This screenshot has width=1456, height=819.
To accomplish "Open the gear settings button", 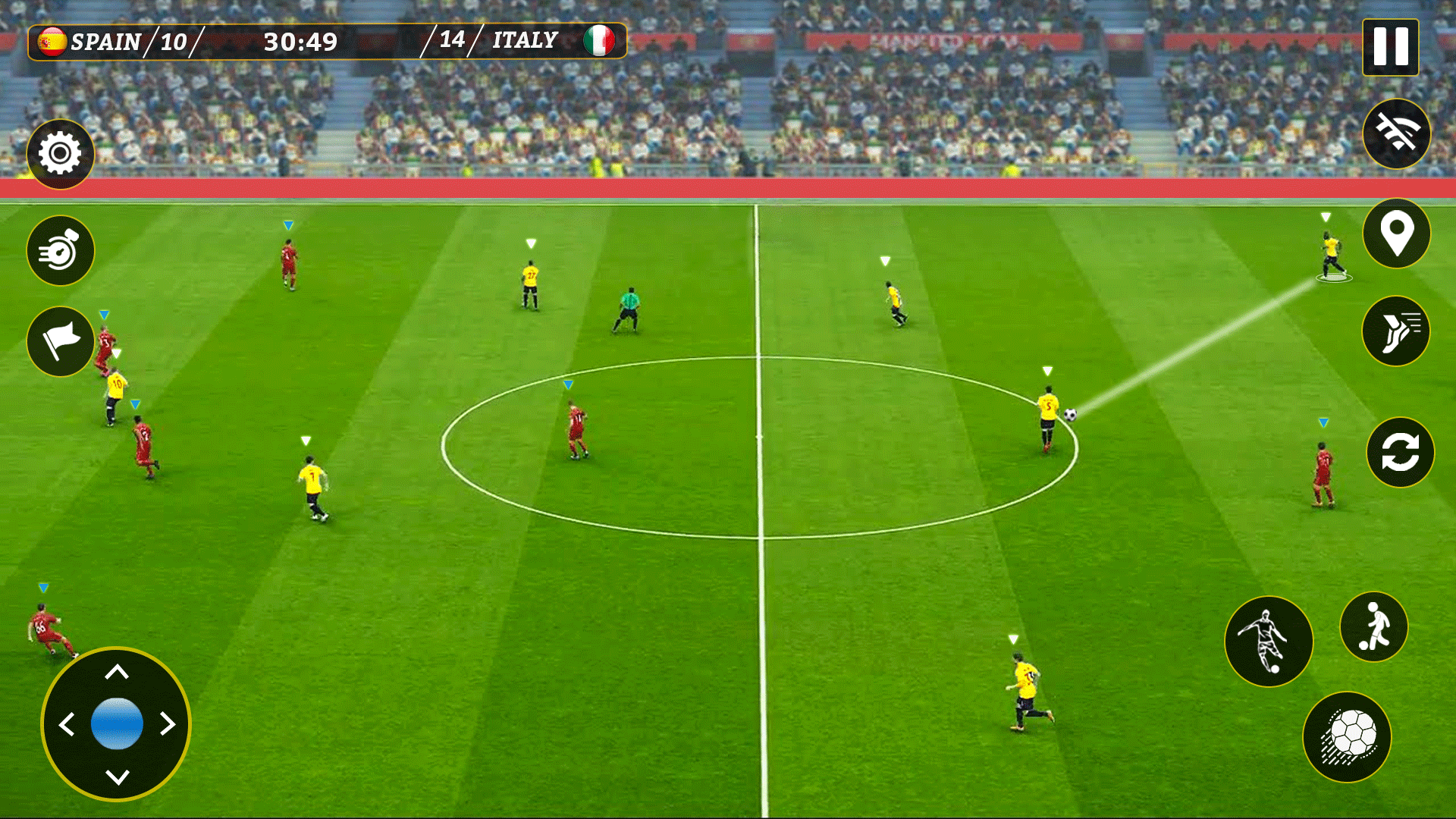I will 60,154.
